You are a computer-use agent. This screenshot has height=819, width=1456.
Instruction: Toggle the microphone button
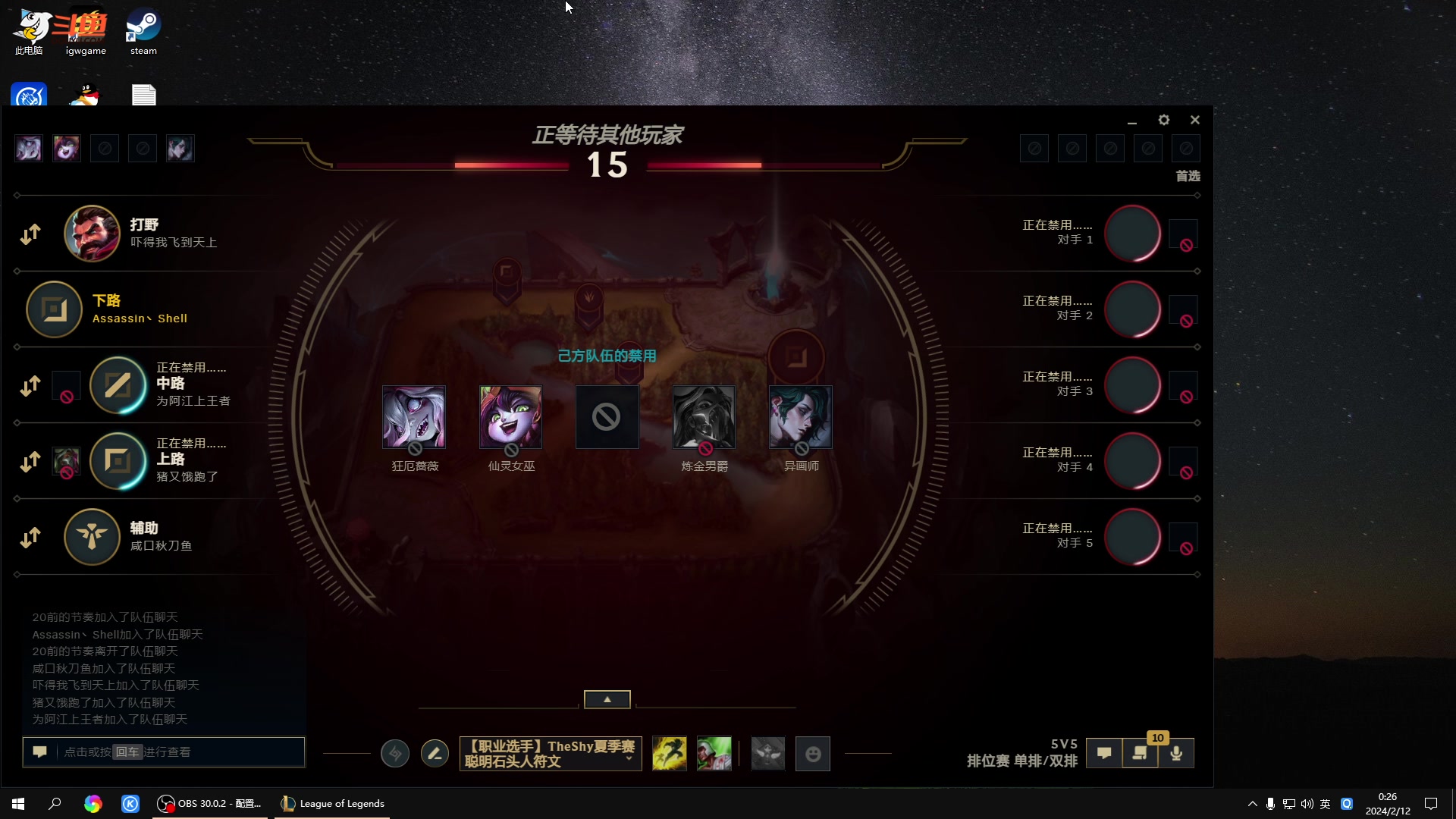(x=1176, y=753)
